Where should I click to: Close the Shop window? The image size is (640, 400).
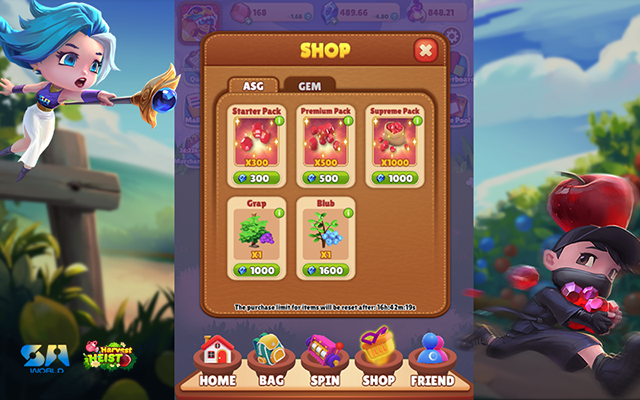(x=425, y=50)
